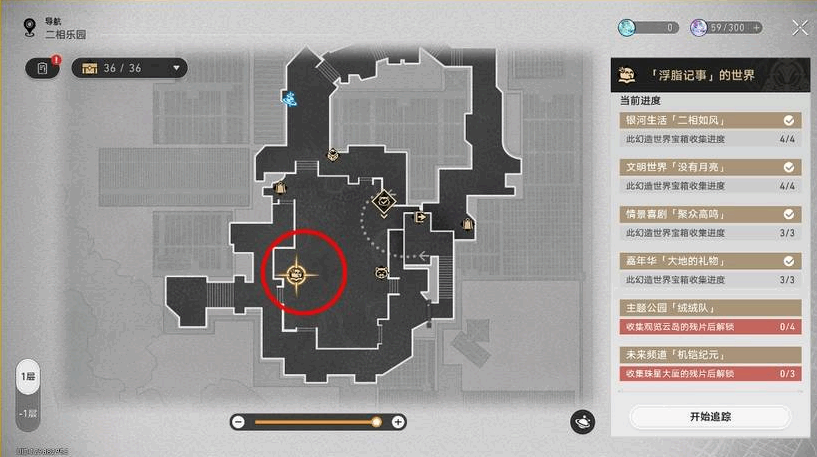Open the mission log with red alert
Viewport: 817px width, 457px height.
tap(43, 68)
